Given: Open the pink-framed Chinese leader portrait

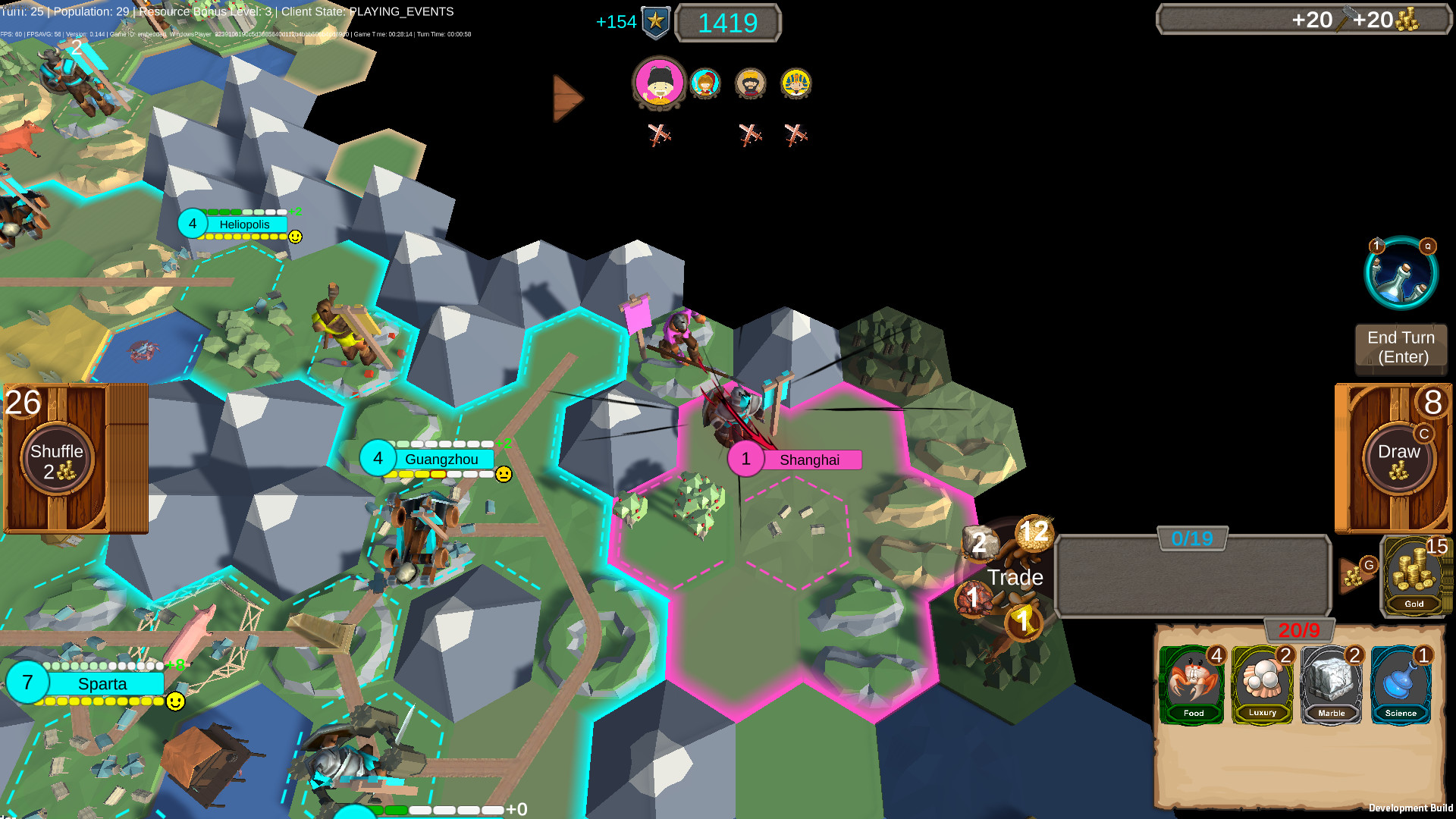Looking at the screenshot, I should [658, 85].
